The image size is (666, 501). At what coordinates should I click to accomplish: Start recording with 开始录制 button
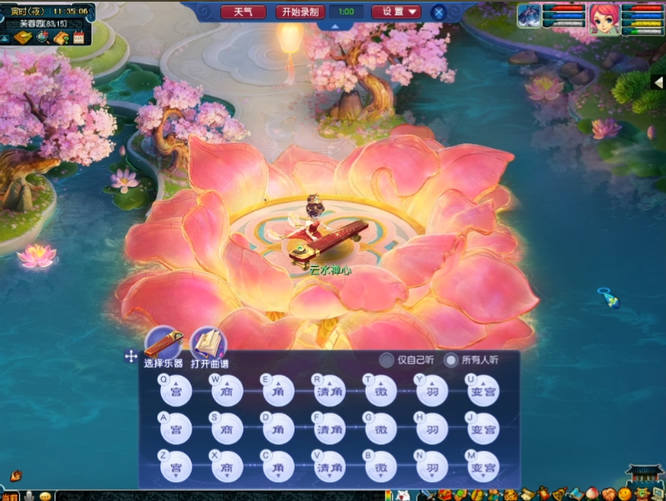[x=300, y=12]
